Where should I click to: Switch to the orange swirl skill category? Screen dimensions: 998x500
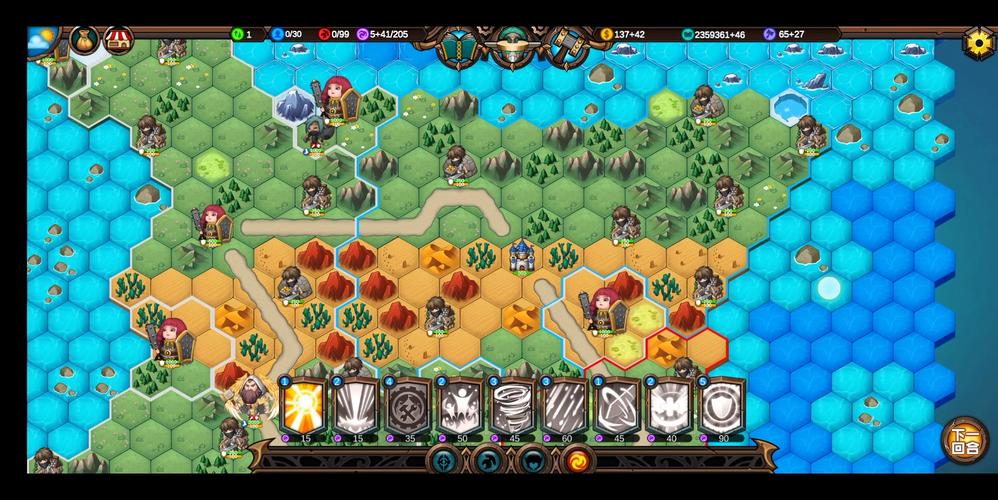point(578,461)
